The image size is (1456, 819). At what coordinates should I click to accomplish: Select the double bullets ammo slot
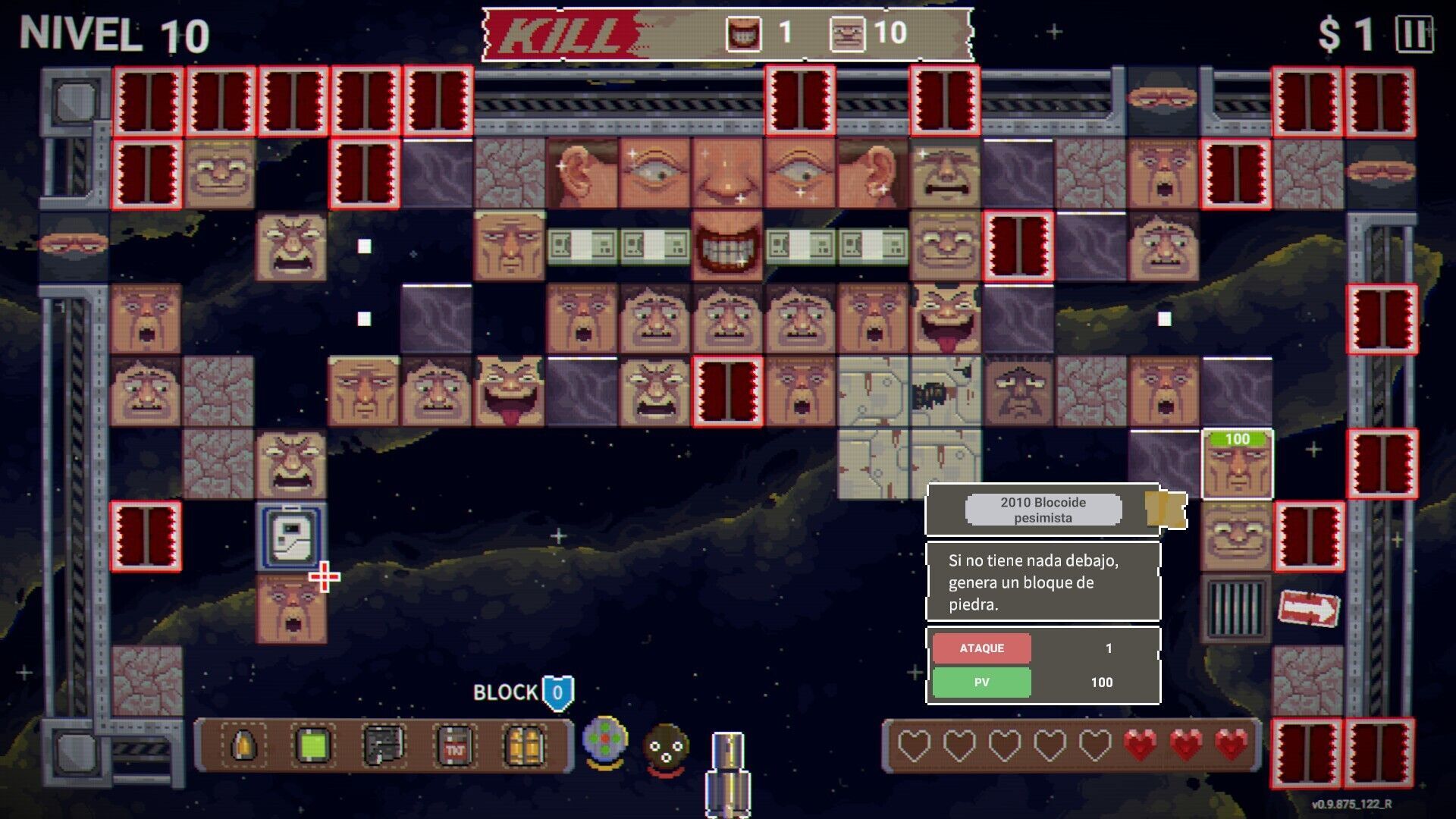524,746
